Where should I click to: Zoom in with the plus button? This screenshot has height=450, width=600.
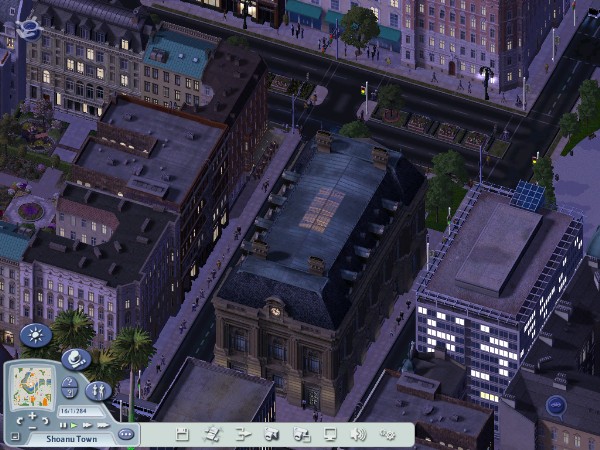click(x=31, y=414)
